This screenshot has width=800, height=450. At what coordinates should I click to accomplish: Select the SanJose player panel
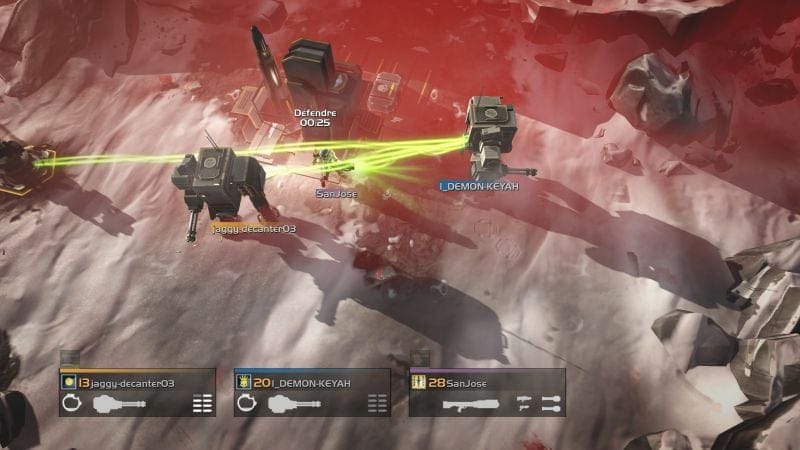487,392
